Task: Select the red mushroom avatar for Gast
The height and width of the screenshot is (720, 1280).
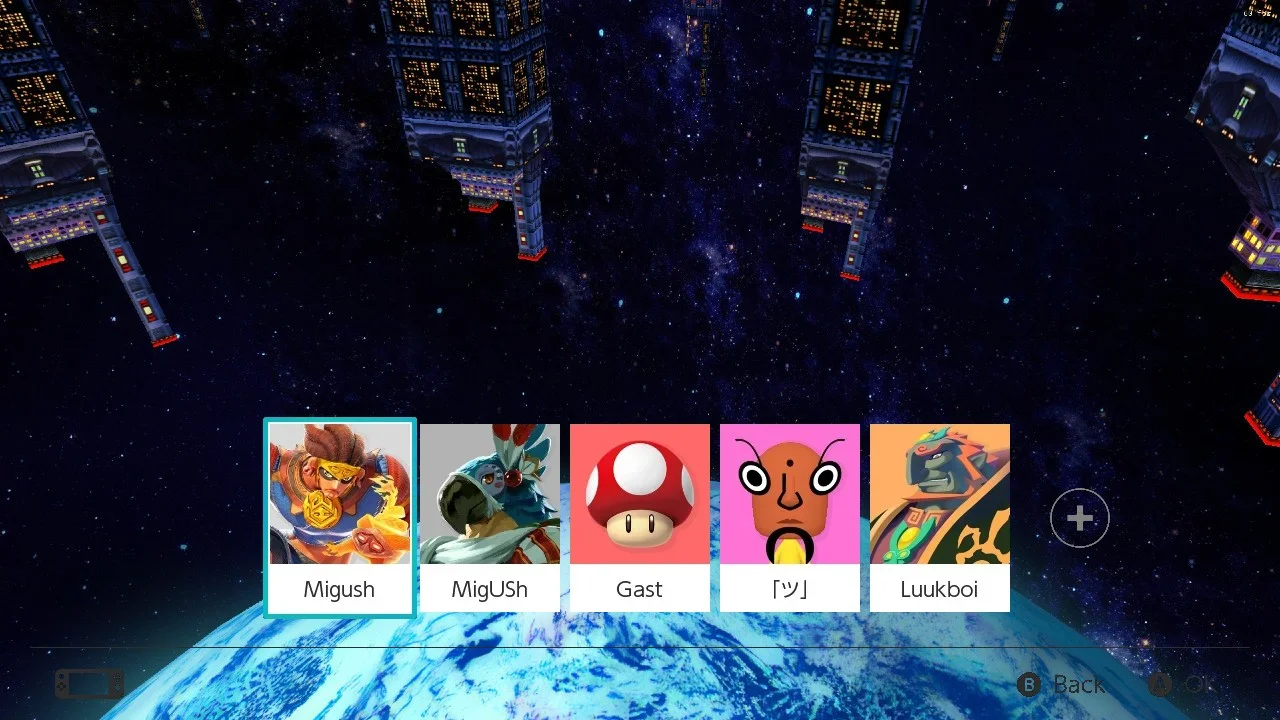Action: pos(639,495)
